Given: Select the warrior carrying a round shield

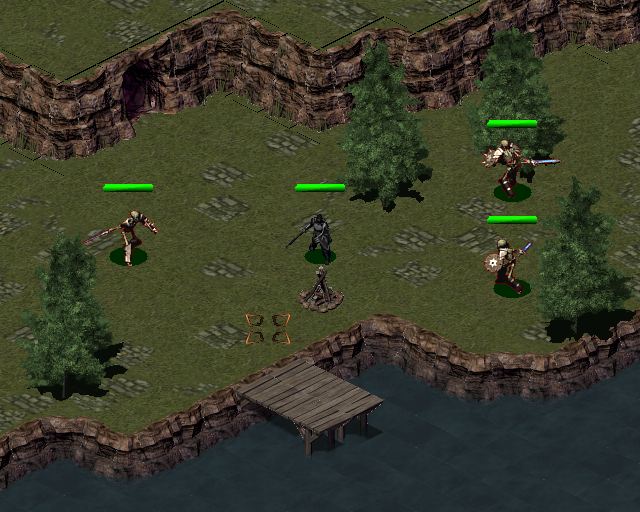Looking at the screenshot, I should click(509, 267).
